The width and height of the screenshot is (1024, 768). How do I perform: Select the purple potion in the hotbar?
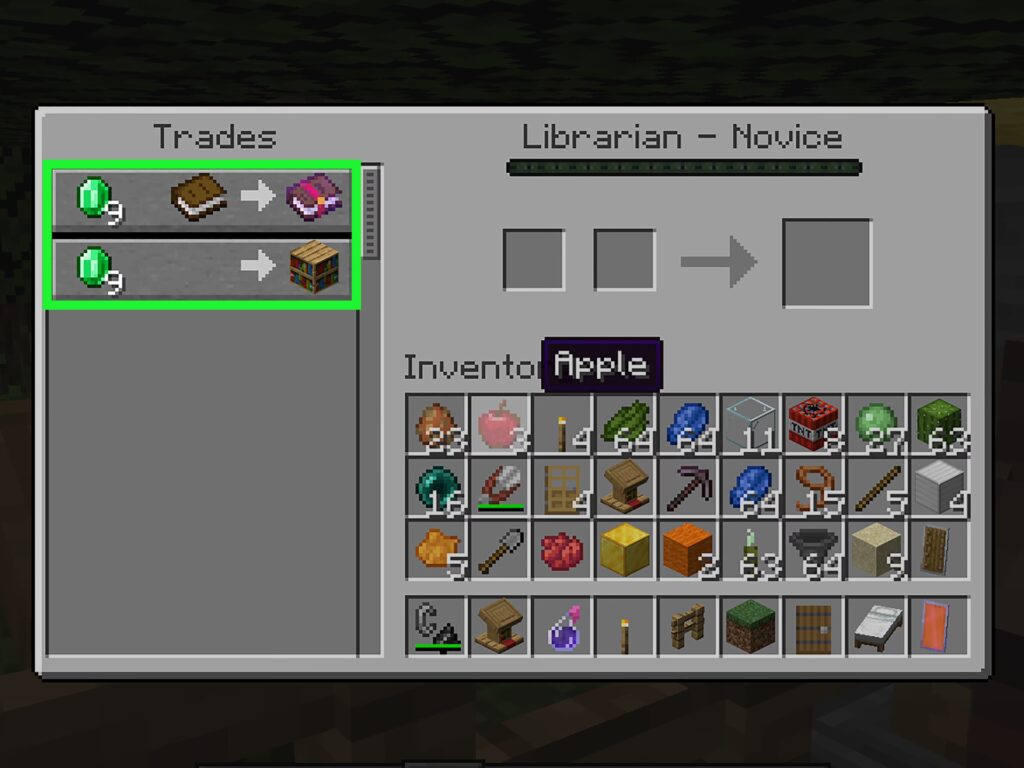pos(562,627)
